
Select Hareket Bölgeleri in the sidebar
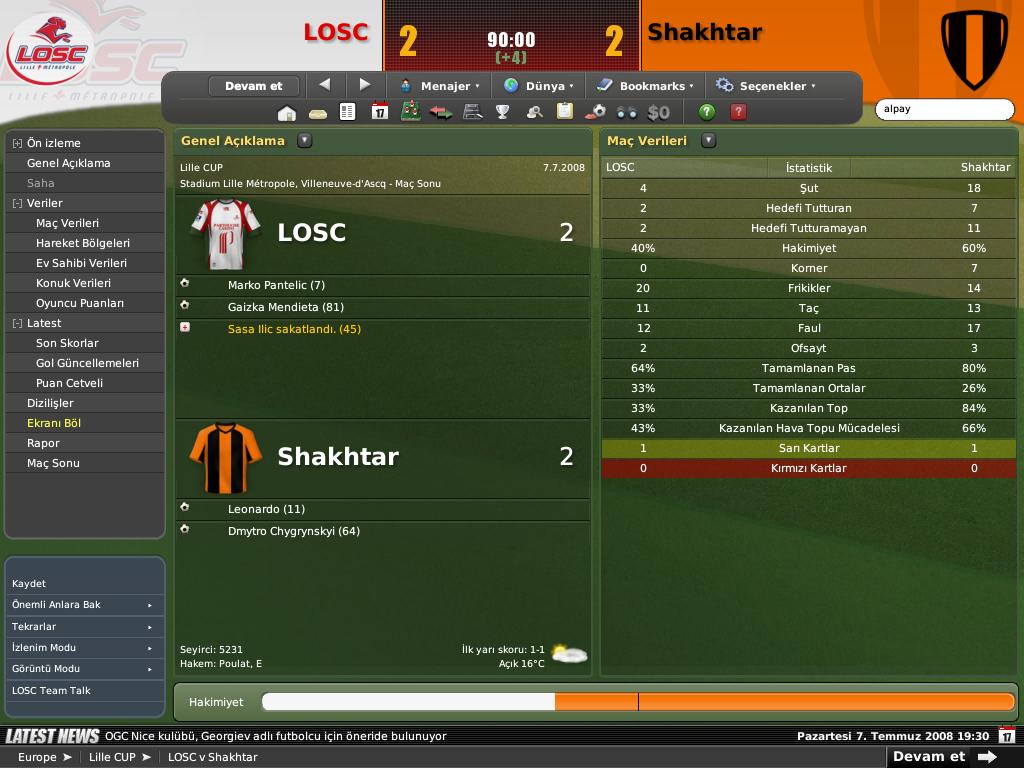click(x=83, y=243)
